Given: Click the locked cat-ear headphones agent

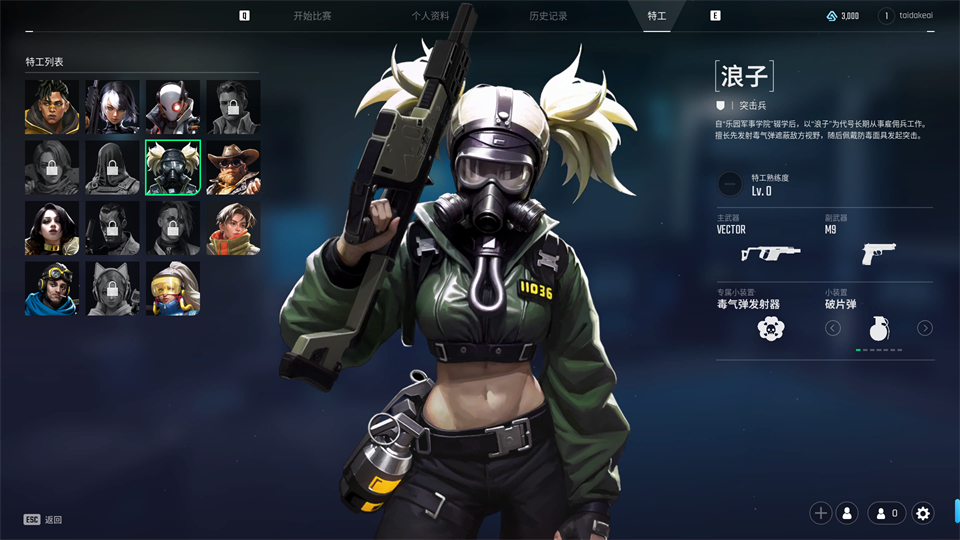Looking at the screenshot, I should pyautogui.click(x=112, y=288).
